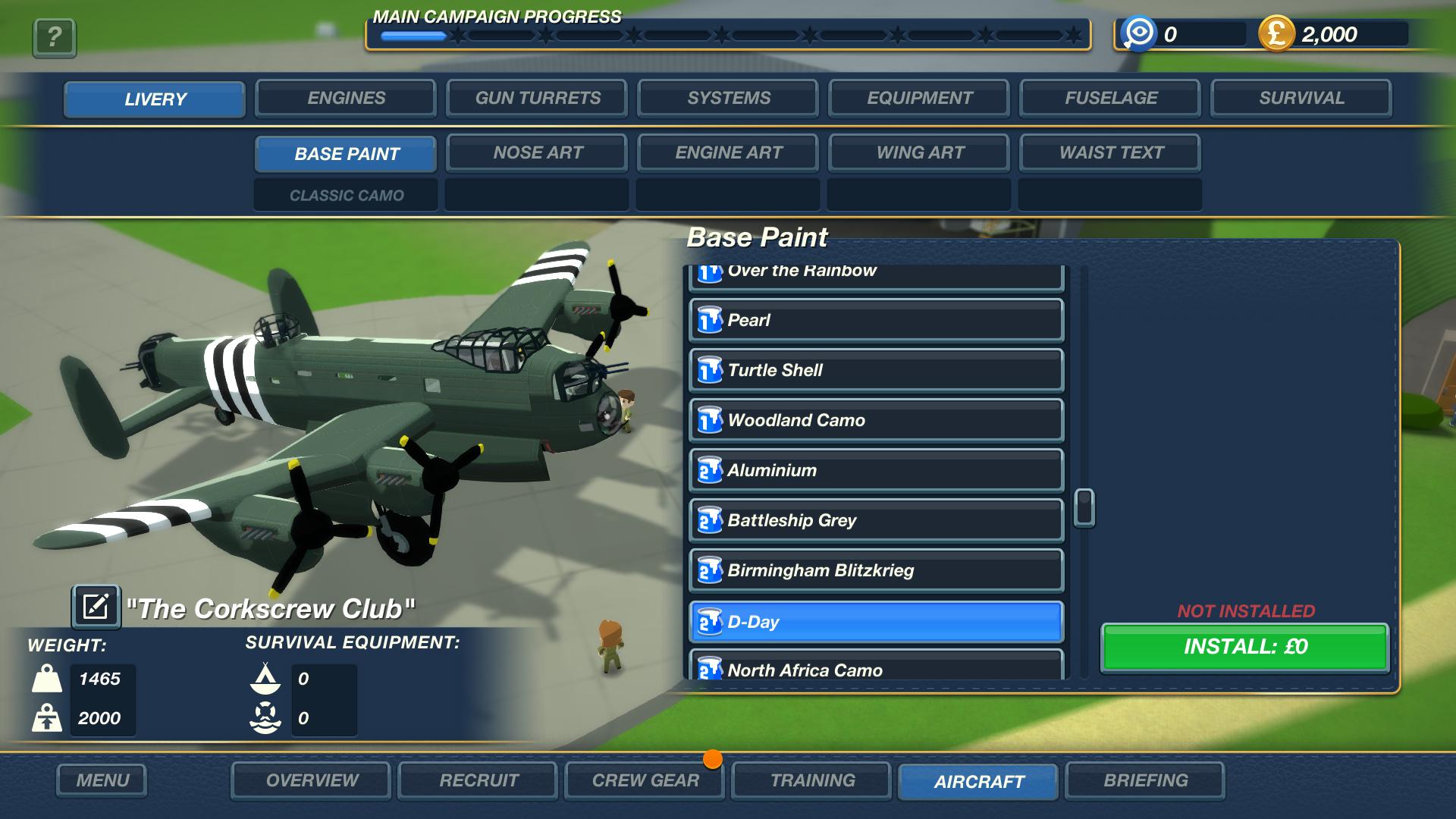The height and width of the screenshot is (819, 1456).
Task: Open the Fuselage customization tab
Action: pyautogui.click(x=1109, y=98)
